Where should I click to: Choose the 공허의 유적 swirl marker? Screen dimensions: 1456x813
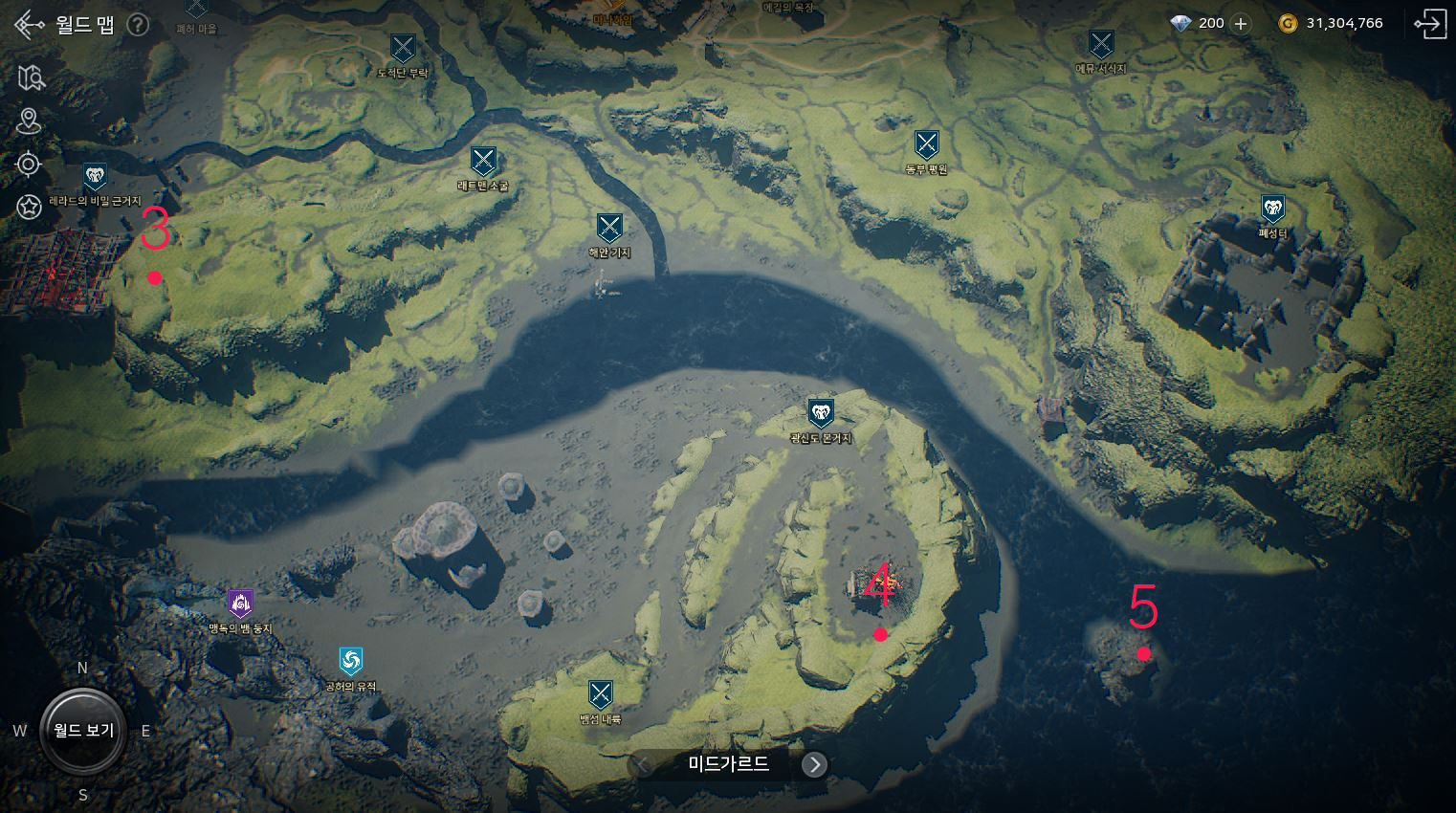point(351,661)
